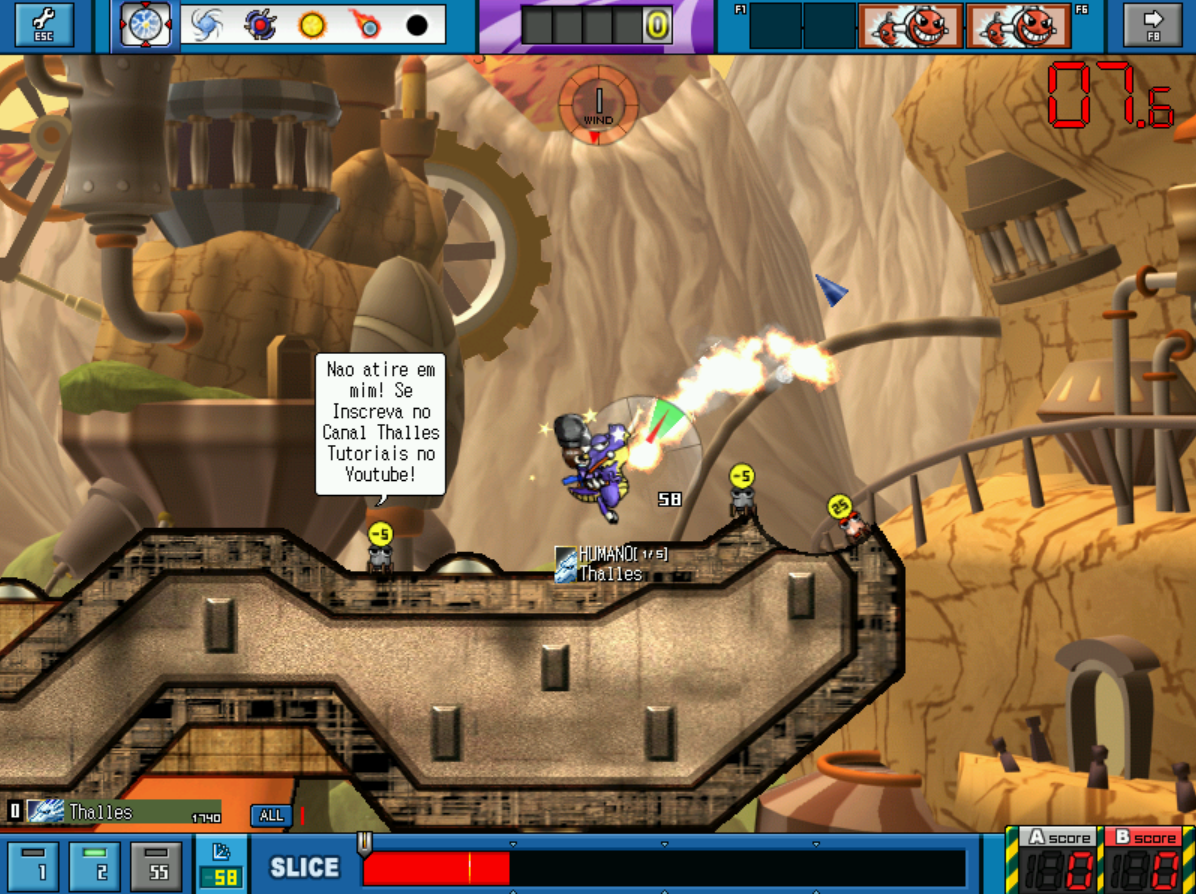
Task: Switch to shot type 2 button
Action: click(x=95, y=865)
